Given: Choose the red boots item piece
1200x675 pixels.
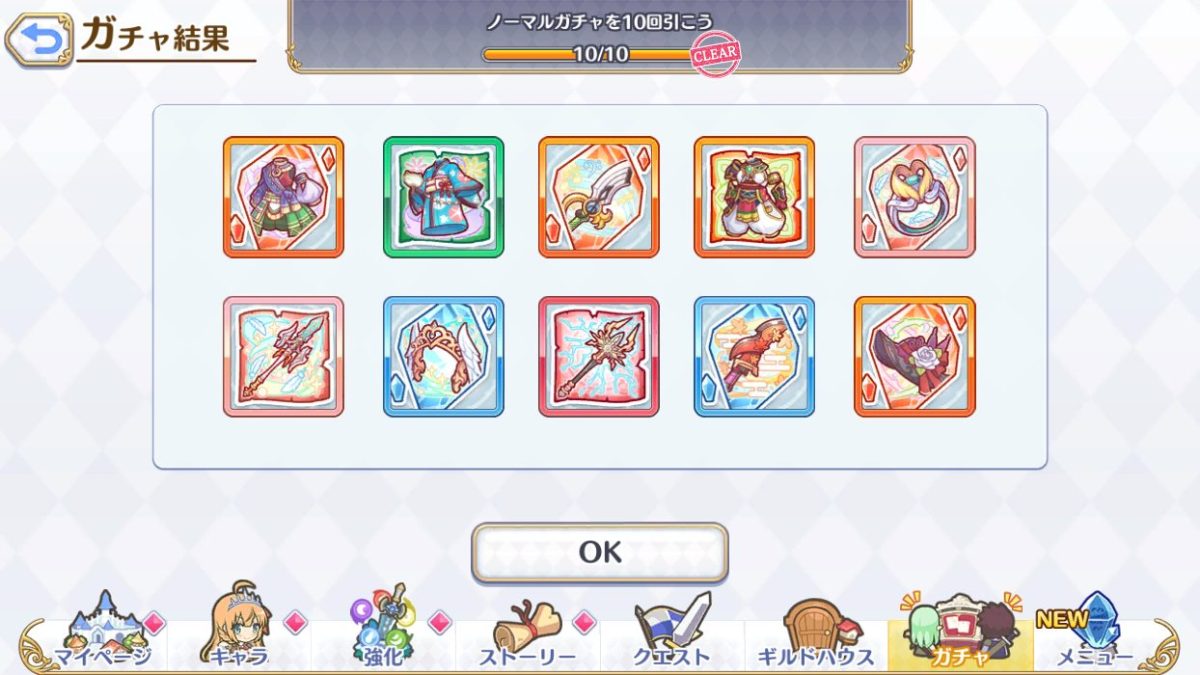Looking at the screenshot, I should coord(754,357).
